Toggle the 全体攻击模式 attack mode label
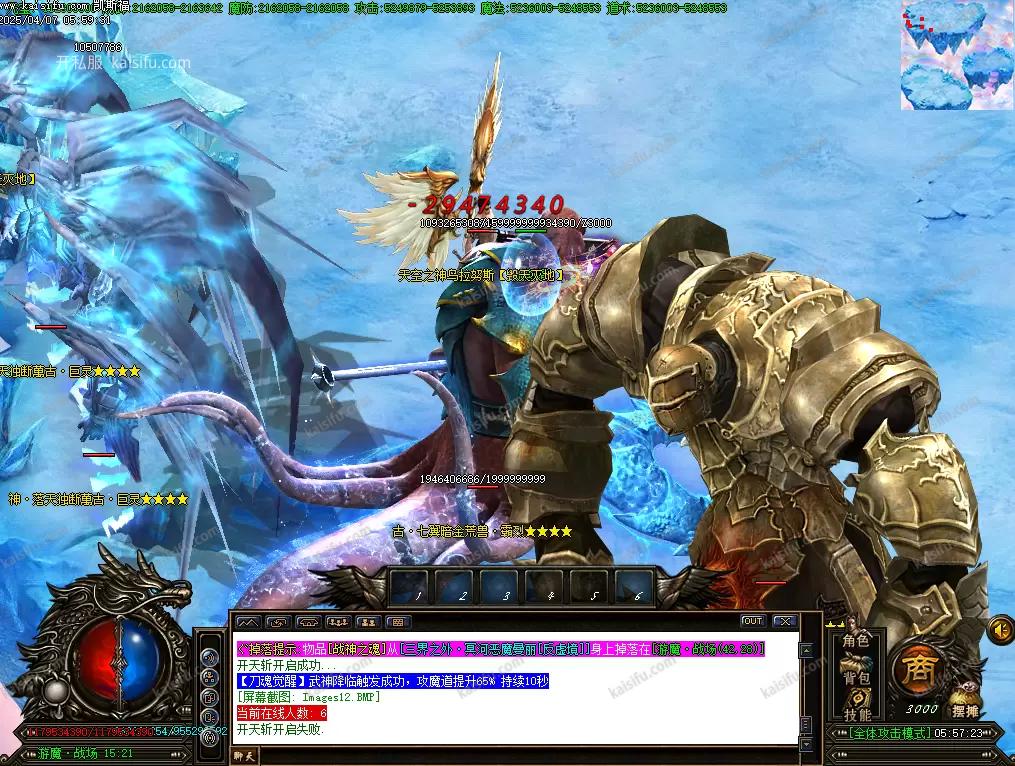 click(x=880, y=733)
